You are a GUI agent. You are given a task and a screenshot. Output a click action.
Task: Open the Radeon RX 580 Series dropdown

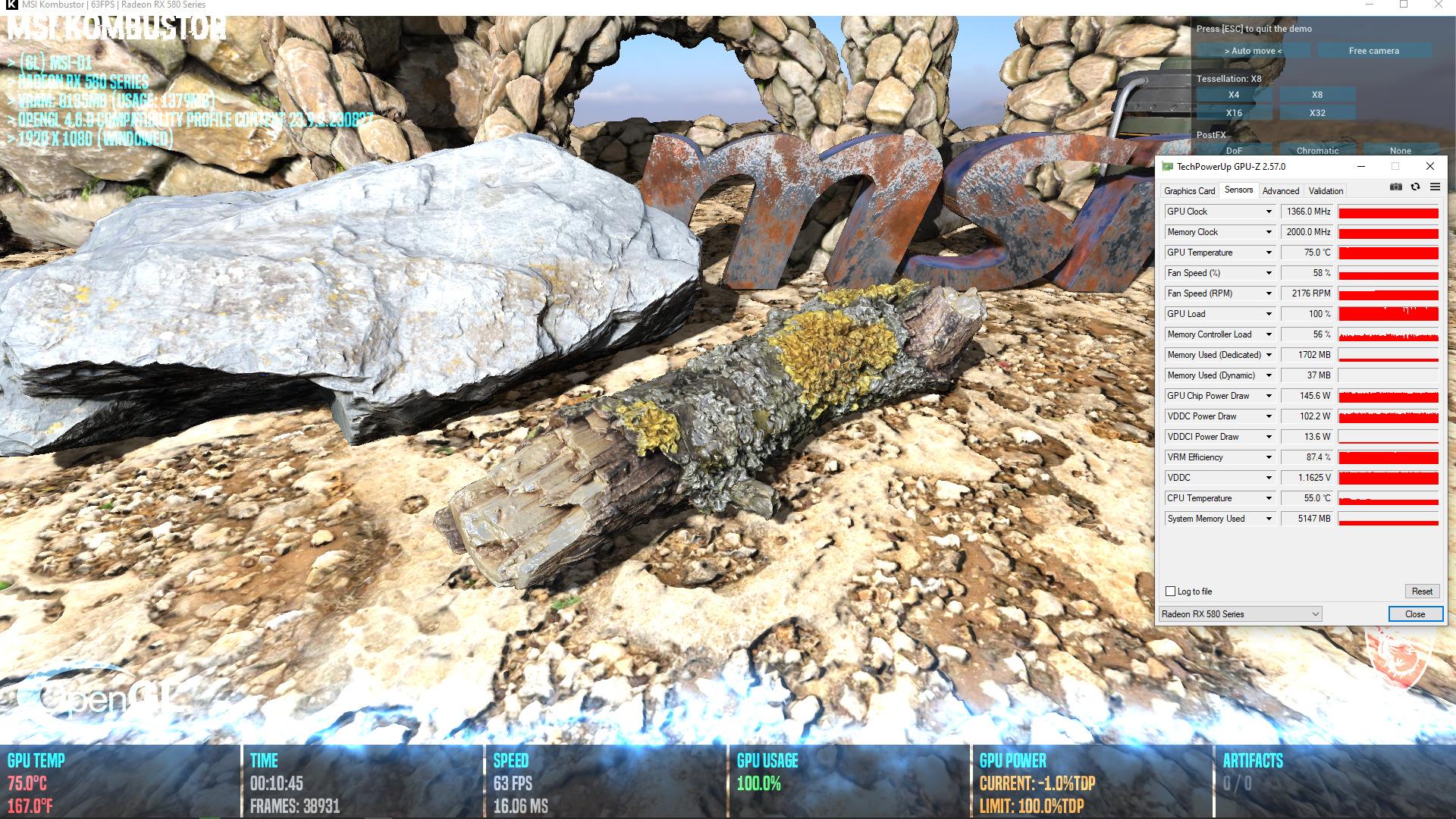coord(1240,614)
